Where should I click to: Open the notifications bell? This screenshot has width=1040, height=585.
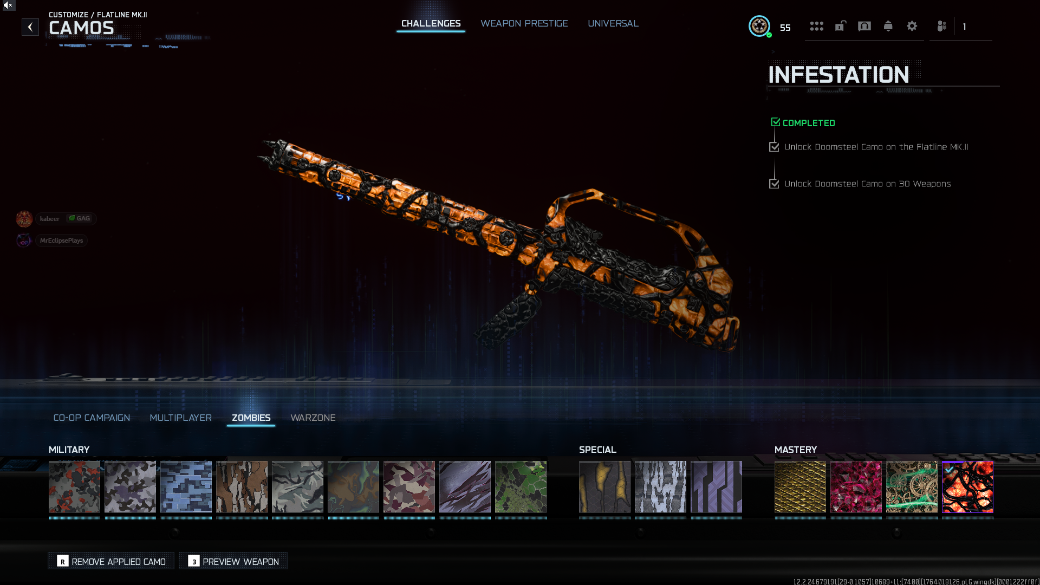click(x=888, y=27)
